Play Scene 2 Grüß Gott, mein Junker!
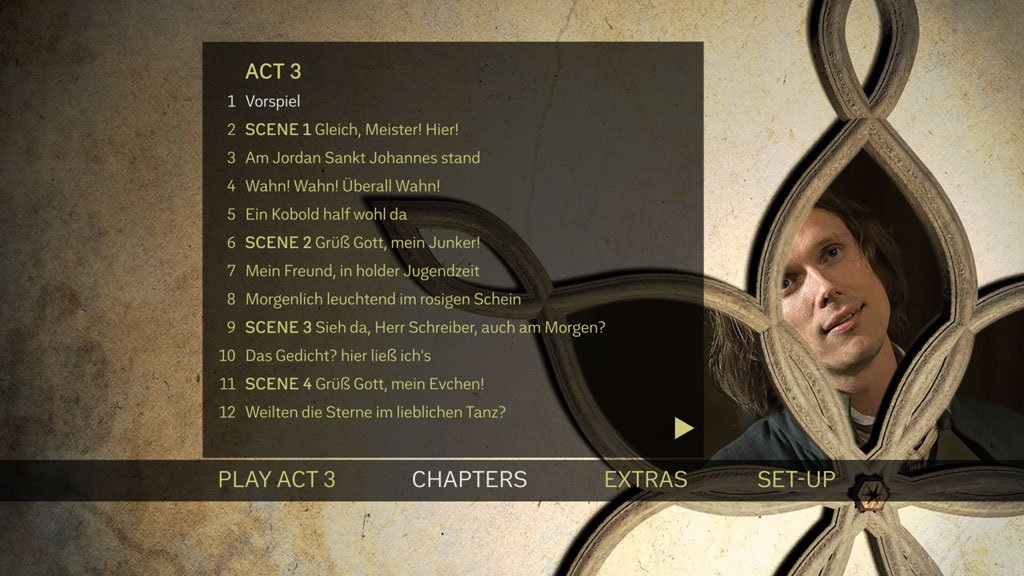1024x576 pixels. coord(362,242)
